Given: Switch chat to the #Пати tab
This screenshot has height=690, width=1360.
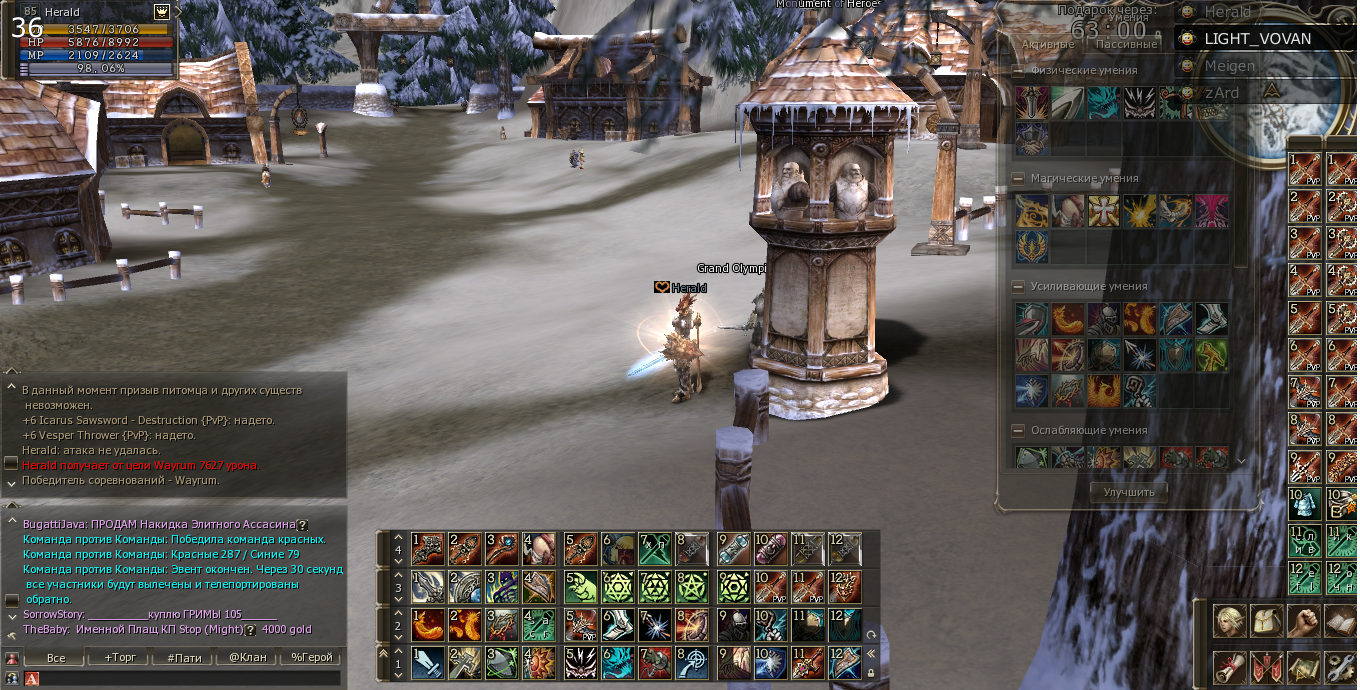Looking at the screenshot, I should [x=185, y=657].
